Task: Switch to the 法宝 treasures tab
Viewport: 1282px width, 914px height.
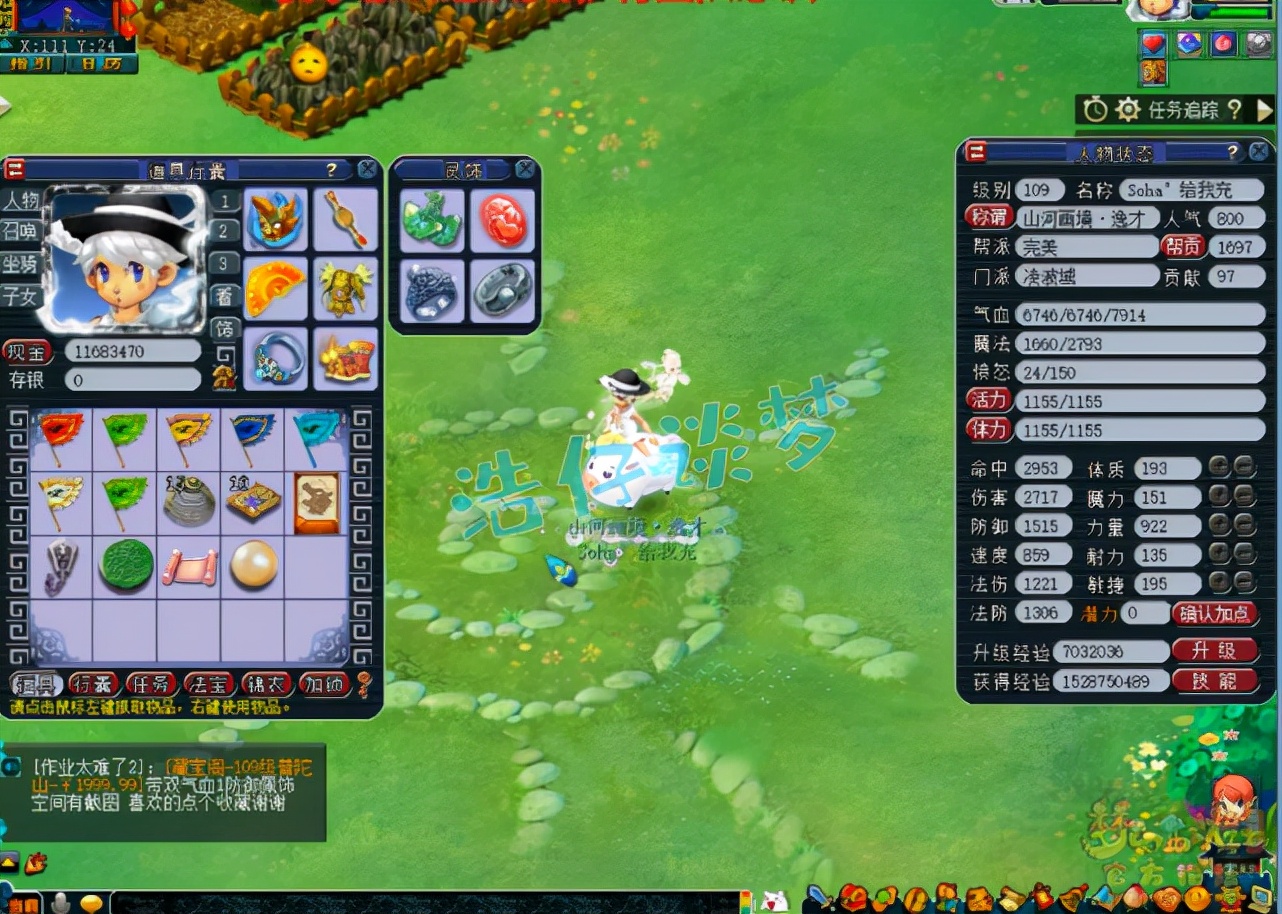Action: pos(210,684)
